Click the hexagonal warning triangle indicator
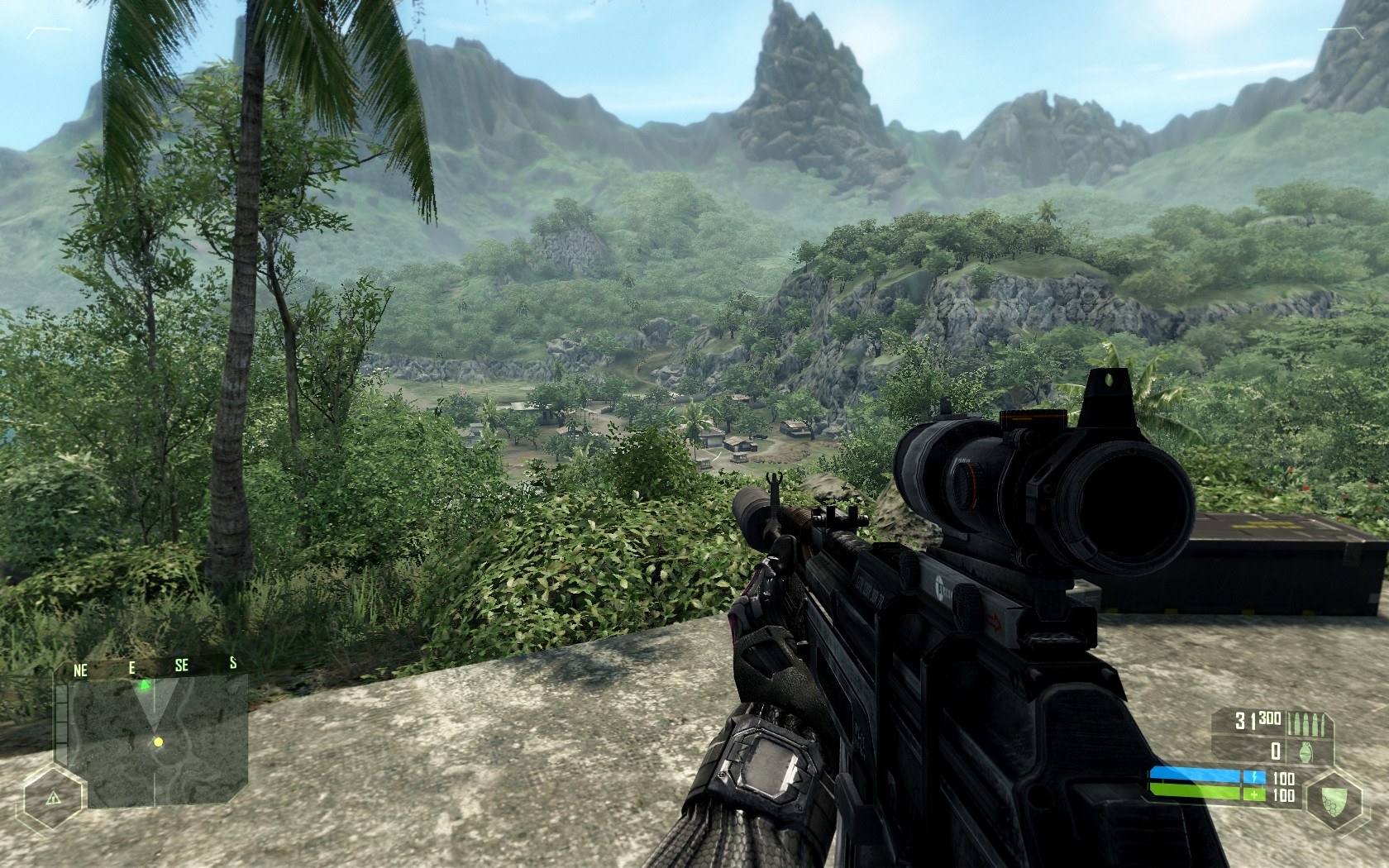This screenshot has width=1389, height=868. 54,799
